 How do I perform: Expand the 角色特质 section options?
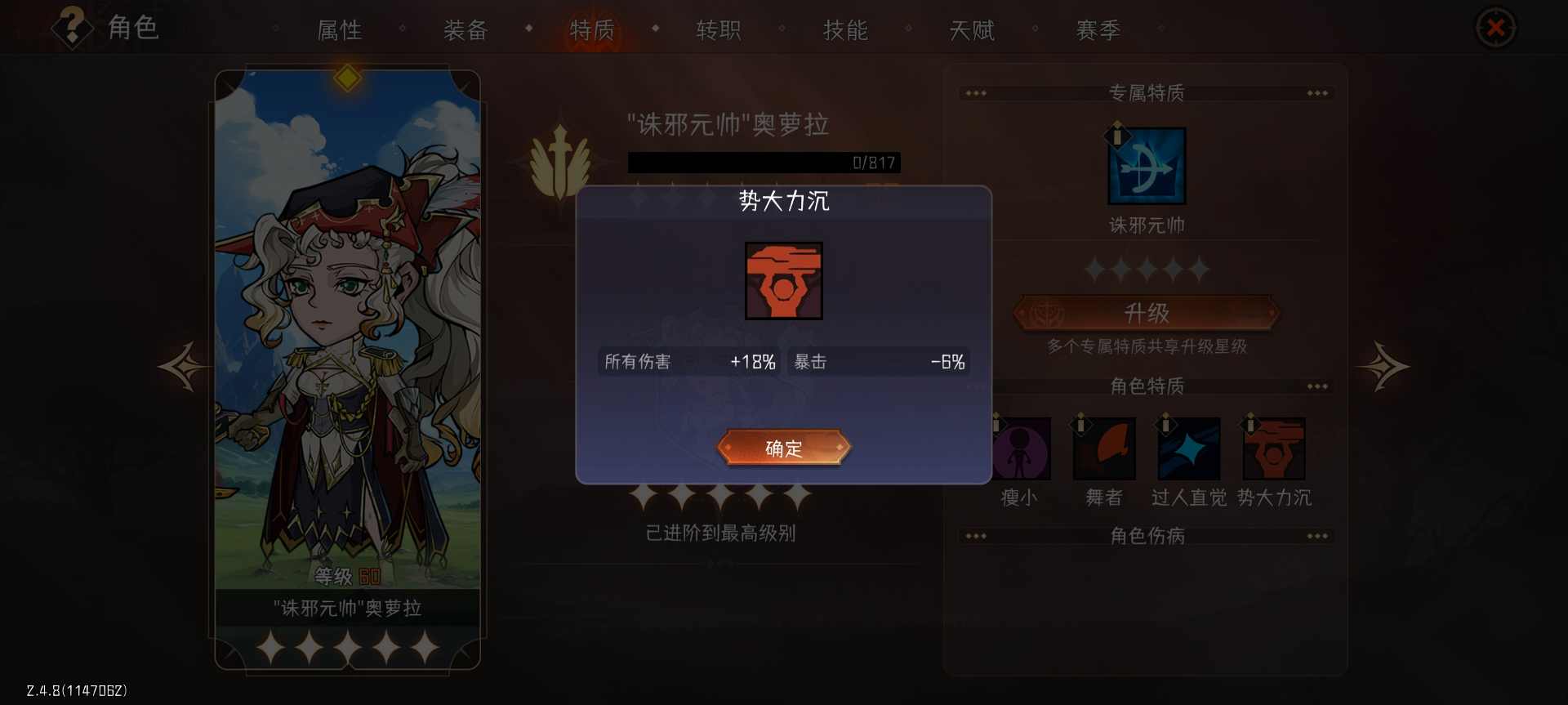click(1319, 386)
